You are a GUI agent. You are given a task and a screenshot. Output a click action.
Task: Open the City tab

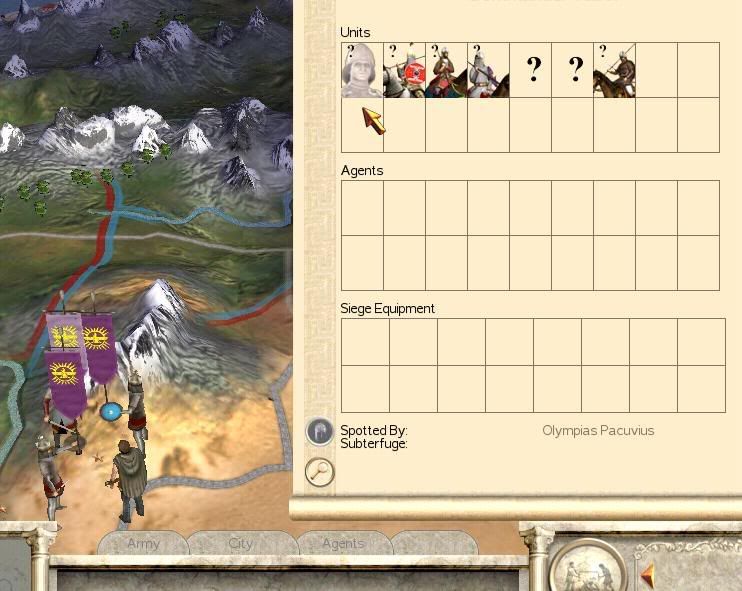[241, 544]
